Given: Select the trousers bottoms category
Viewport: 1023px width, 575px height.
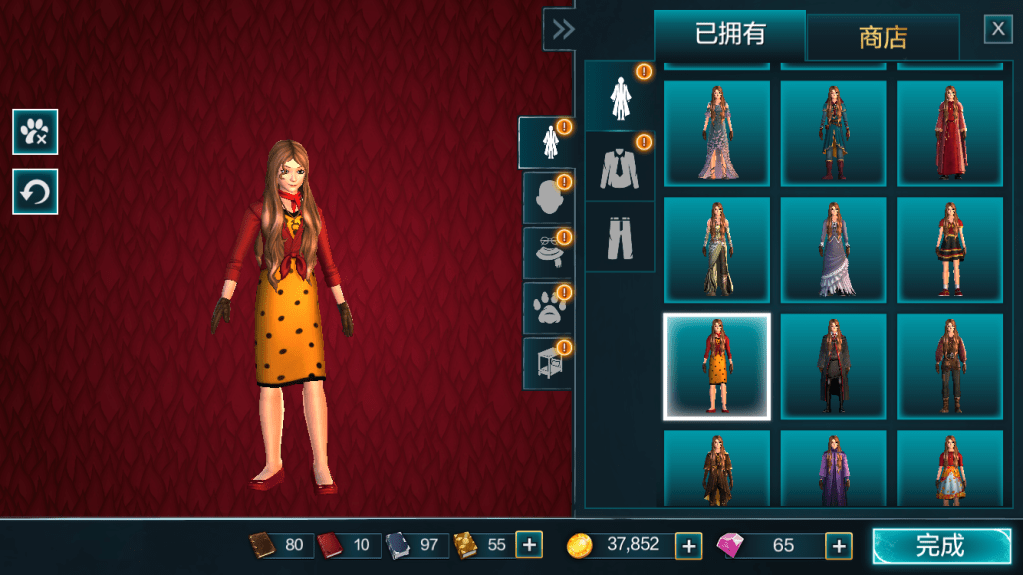Looking at the screenshot, I should (619, 237).
